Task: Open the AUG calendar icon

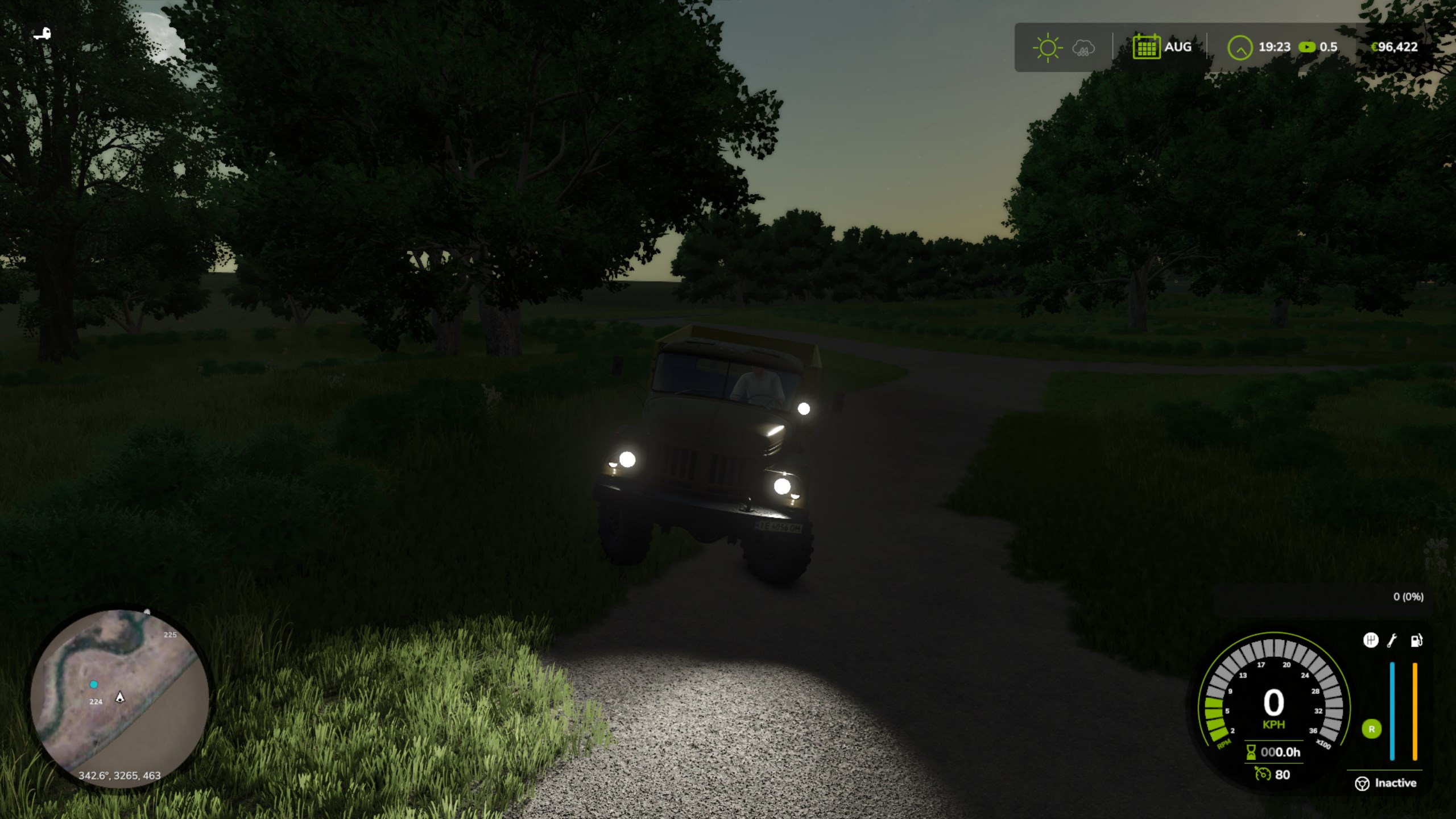Action: [1146, 47]
